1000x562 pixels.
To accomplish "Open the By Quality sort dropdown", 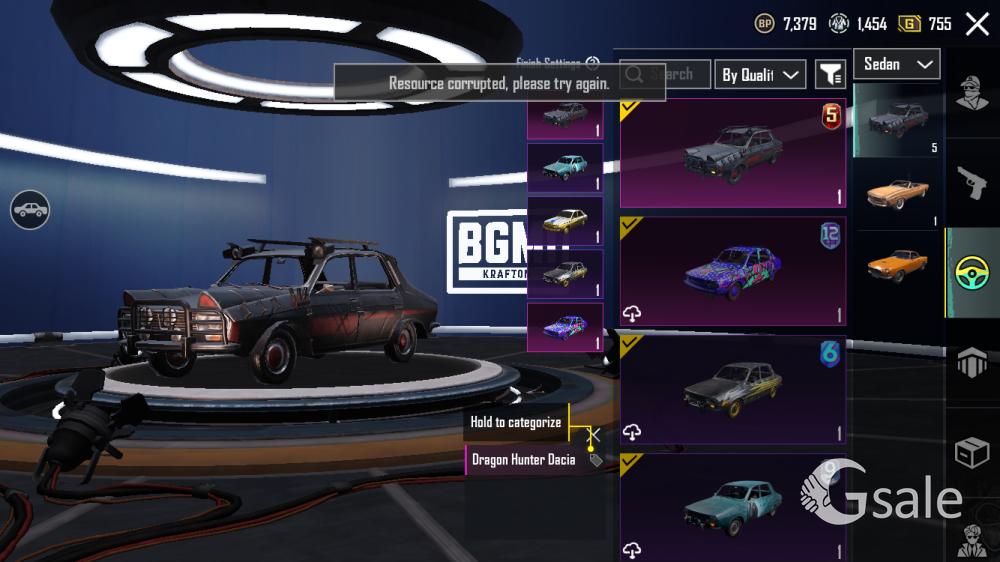I will 760,75.
